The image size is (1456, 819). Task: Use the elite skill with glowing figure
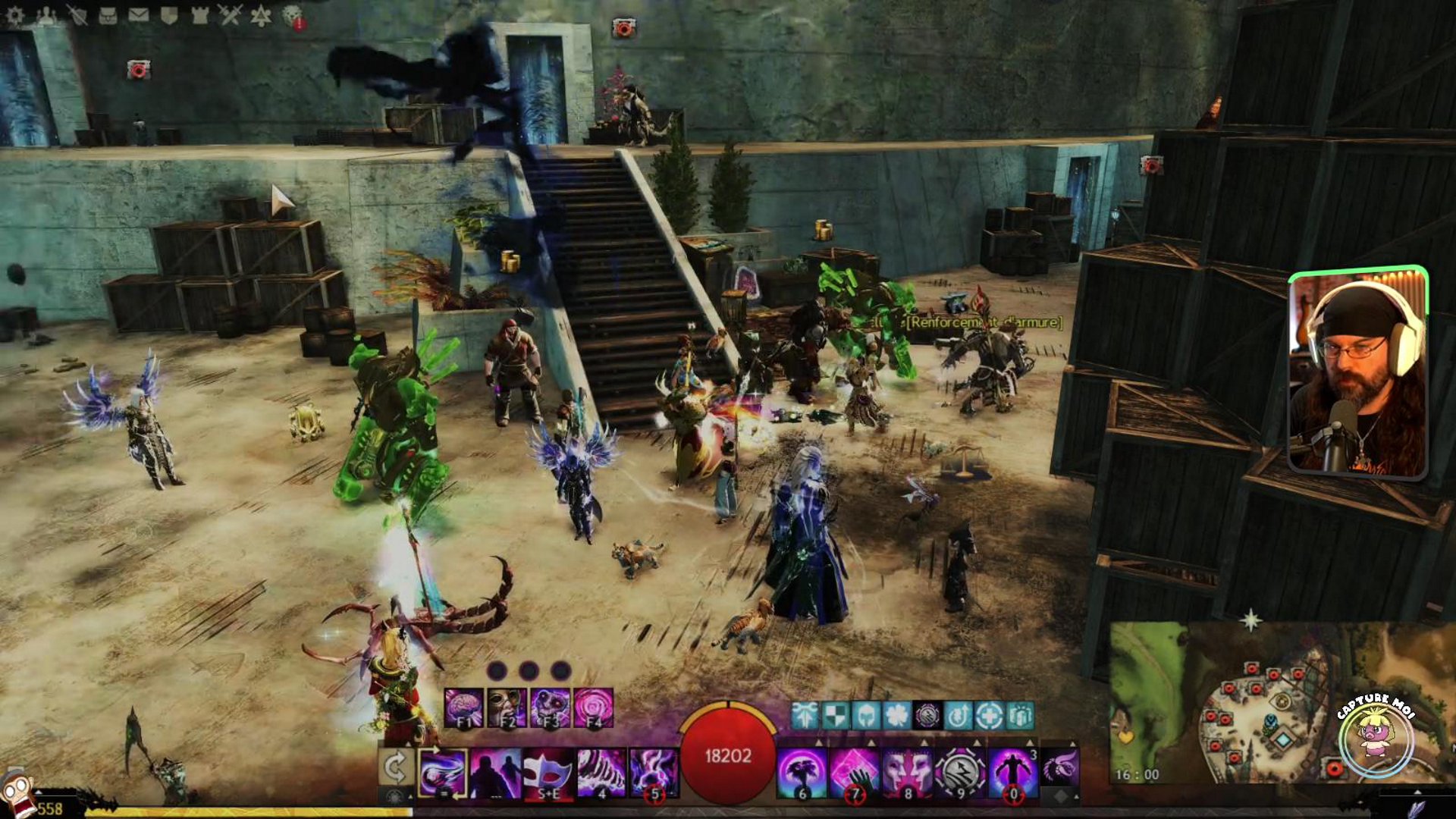(1012, 773)
